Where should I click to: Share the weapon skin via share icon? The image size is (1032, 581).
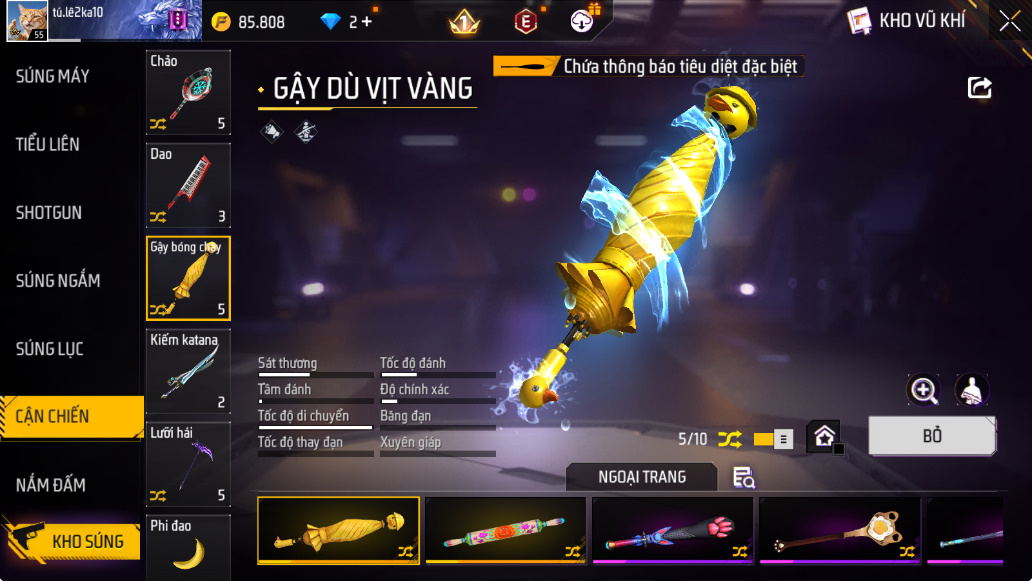click(980, 88)
